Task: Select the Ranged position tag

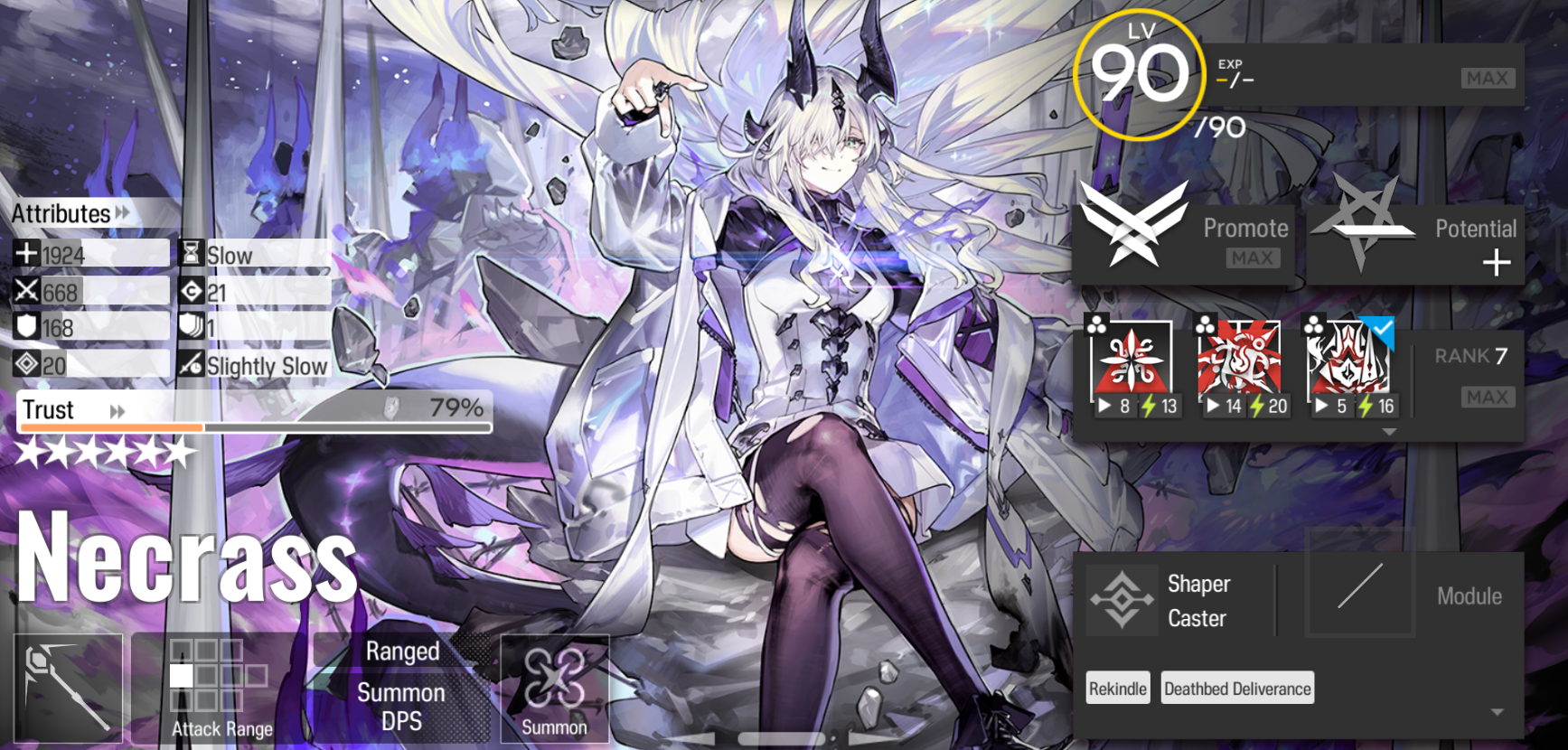Action: click(403, 651)
